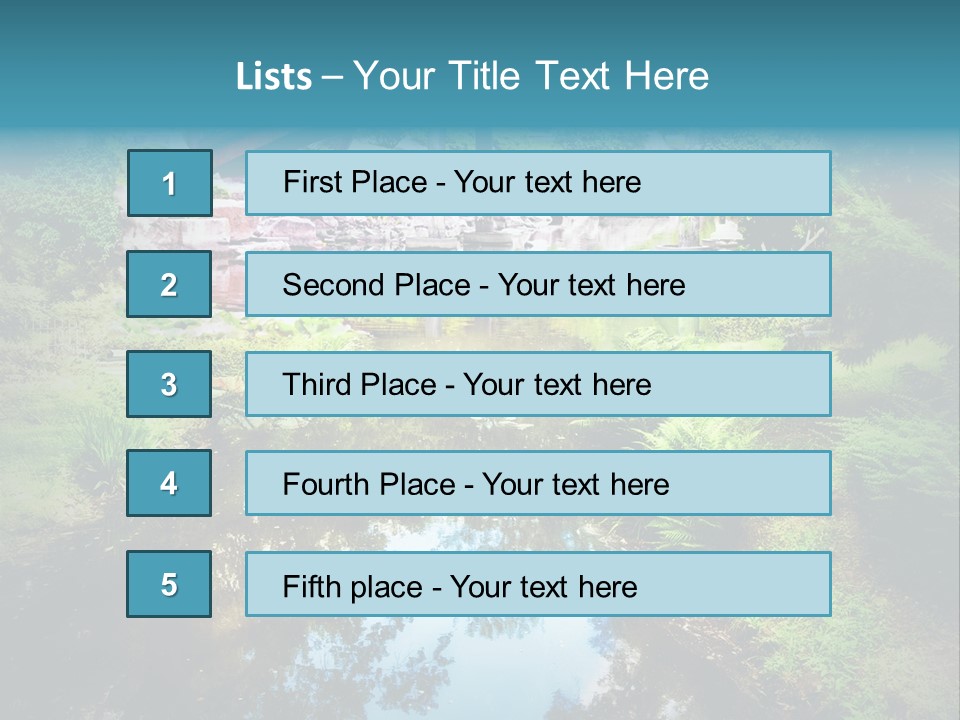
Task: Choose the Second Place text row
Action: tap(538, 284)
